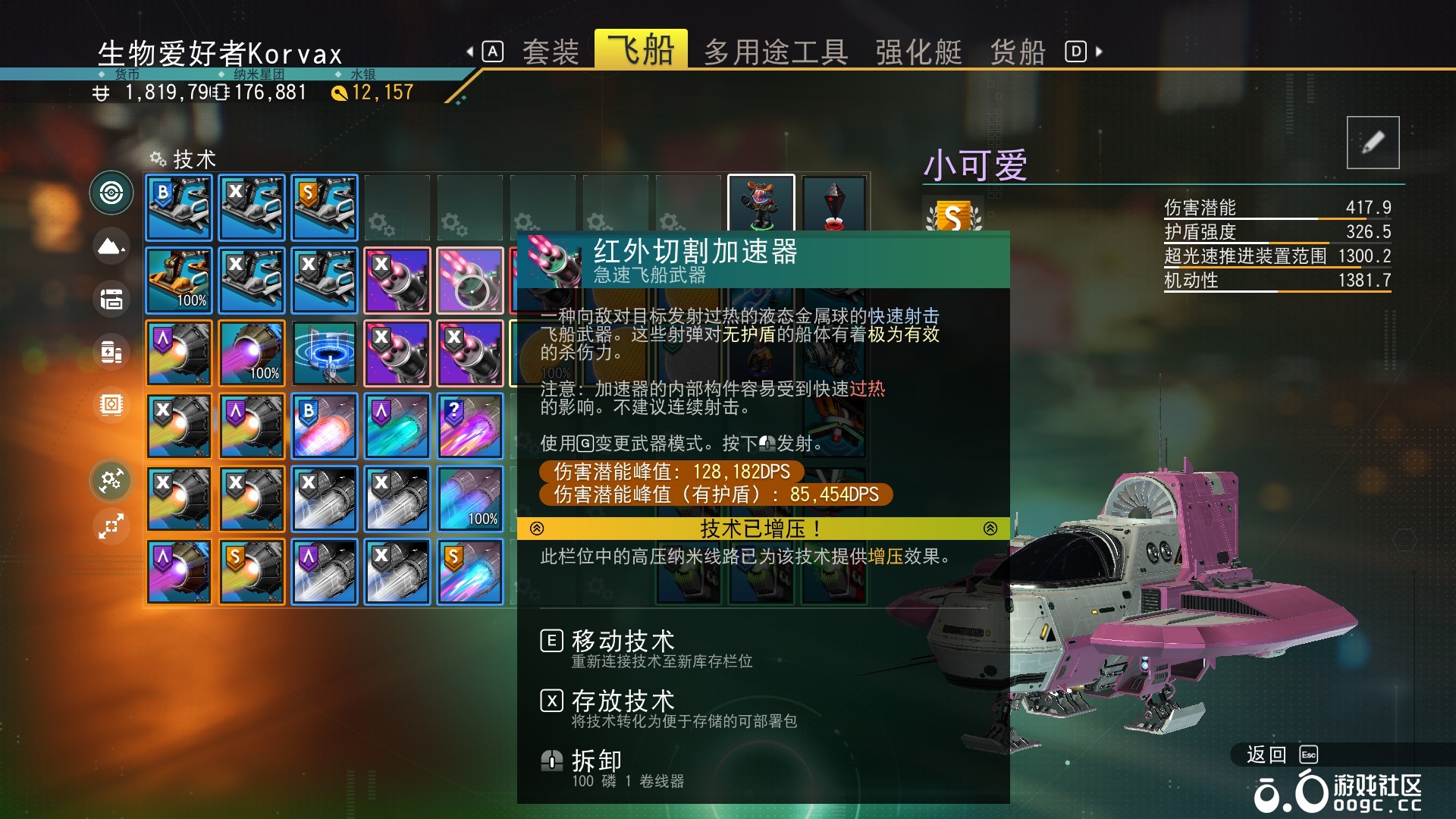Click the pencil icon to rename 小可爱

coord(1372,143)
